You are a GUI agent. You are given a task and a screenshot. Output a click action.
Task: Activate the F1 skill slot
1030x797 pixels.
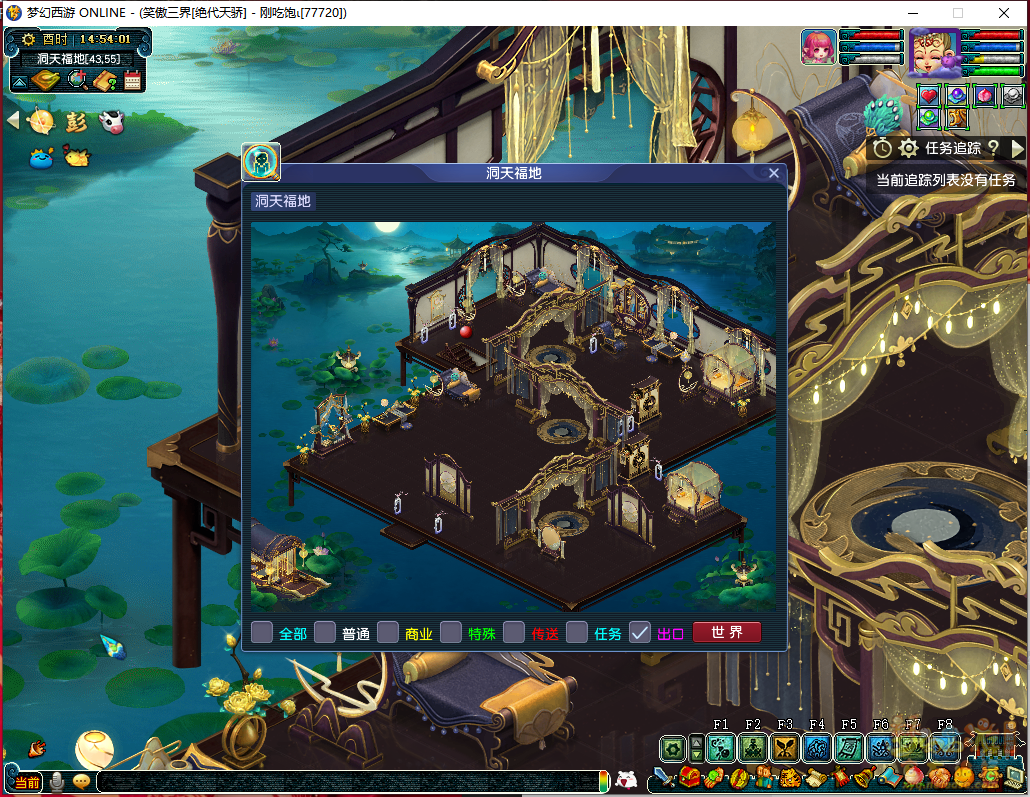tap(721, 747)
